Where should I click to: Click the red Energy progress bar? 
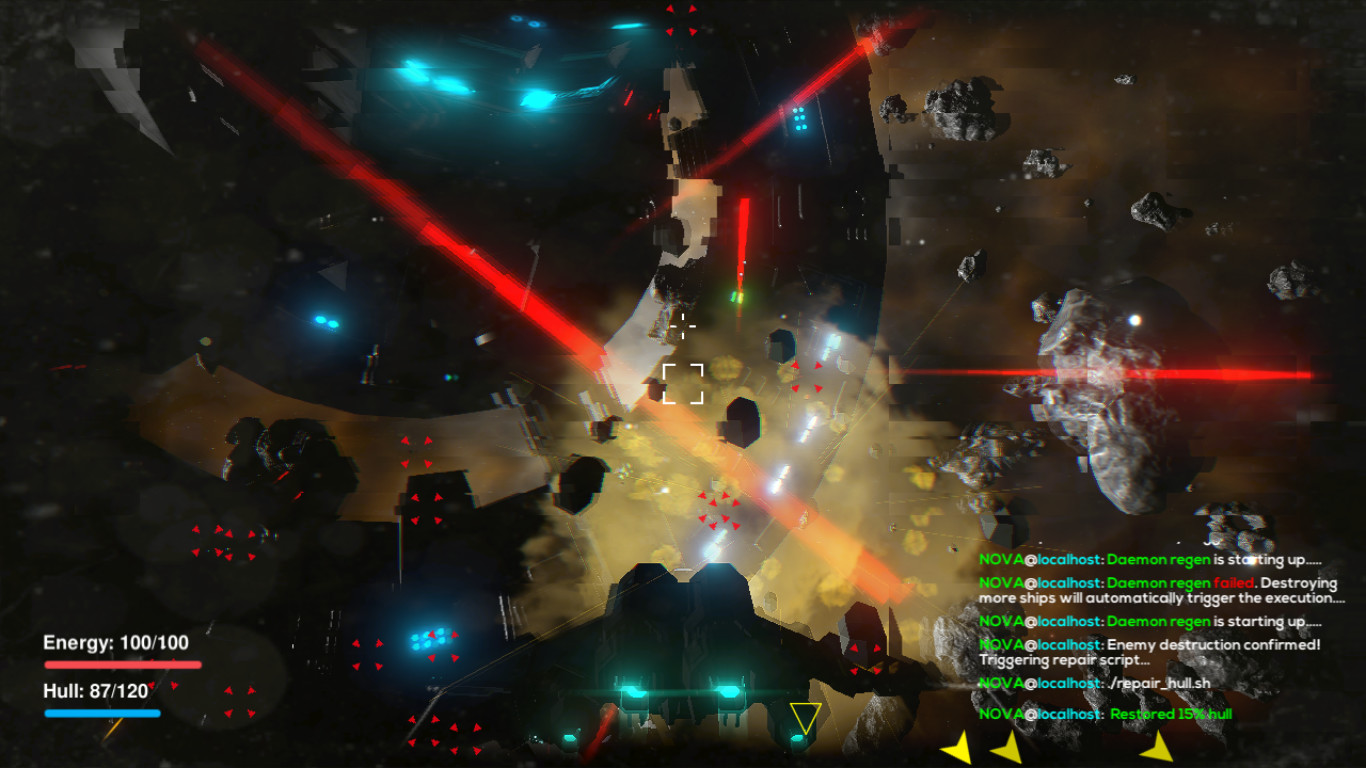click(123, 663)
